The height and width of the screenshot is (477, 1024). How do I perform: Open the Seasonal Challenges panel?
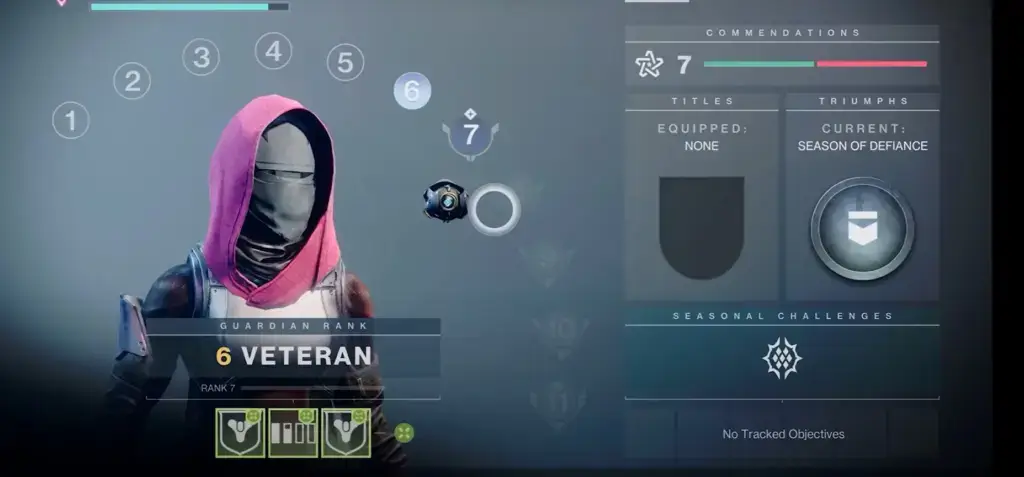[782, 357]
